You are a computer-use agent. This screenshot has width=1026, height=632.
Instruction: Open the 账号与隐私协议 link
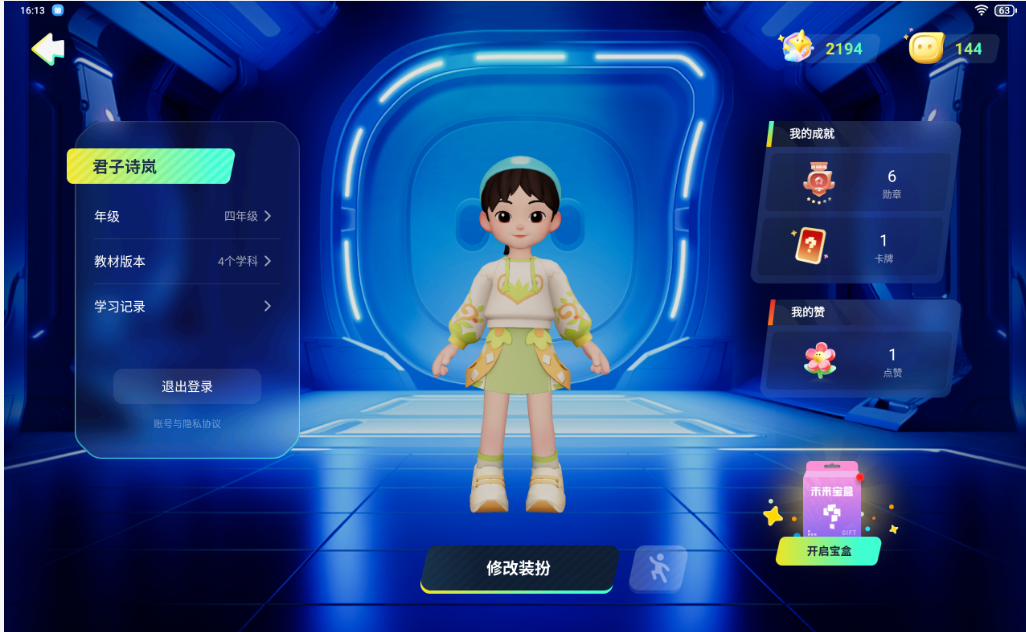(187, 424)
